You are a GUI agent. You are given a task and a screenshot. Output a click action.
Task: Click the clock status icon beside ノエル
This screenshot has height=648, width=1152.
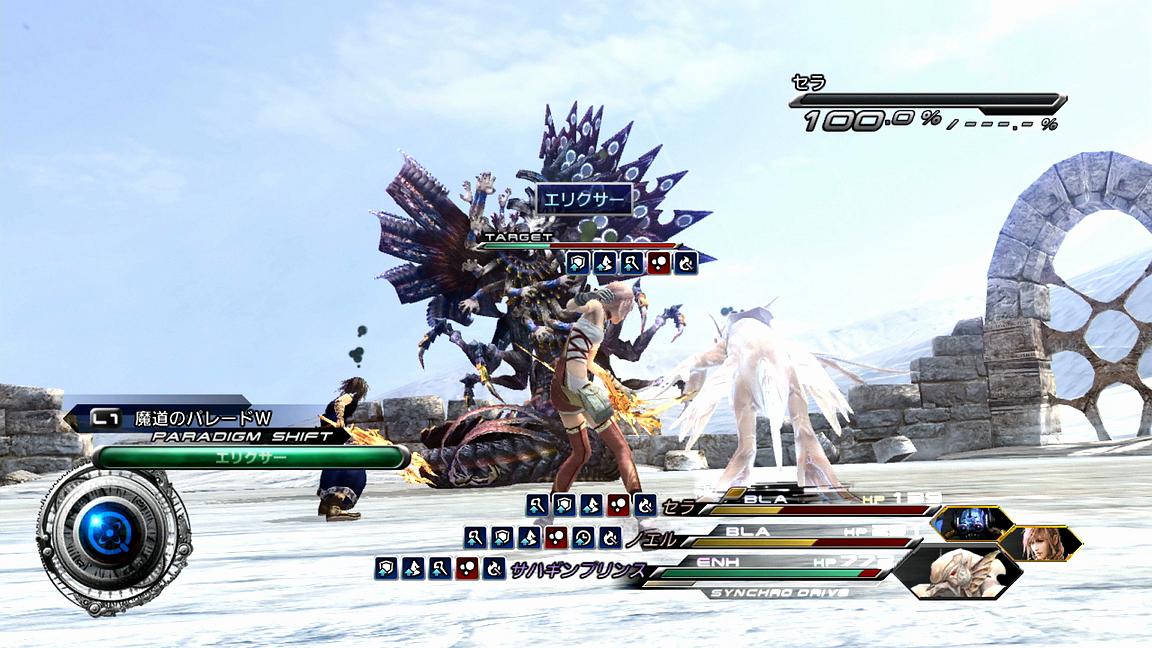pos(582,538)
